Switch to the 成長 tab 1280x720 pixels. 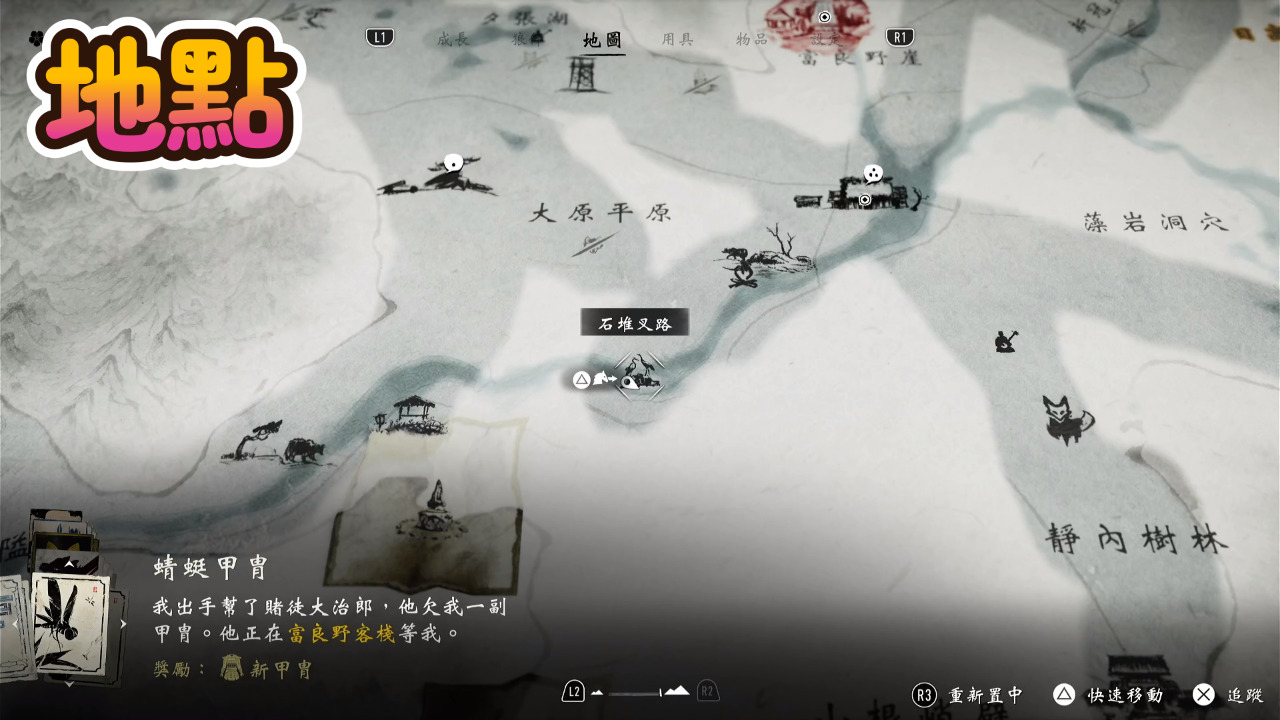coord(453,39)
